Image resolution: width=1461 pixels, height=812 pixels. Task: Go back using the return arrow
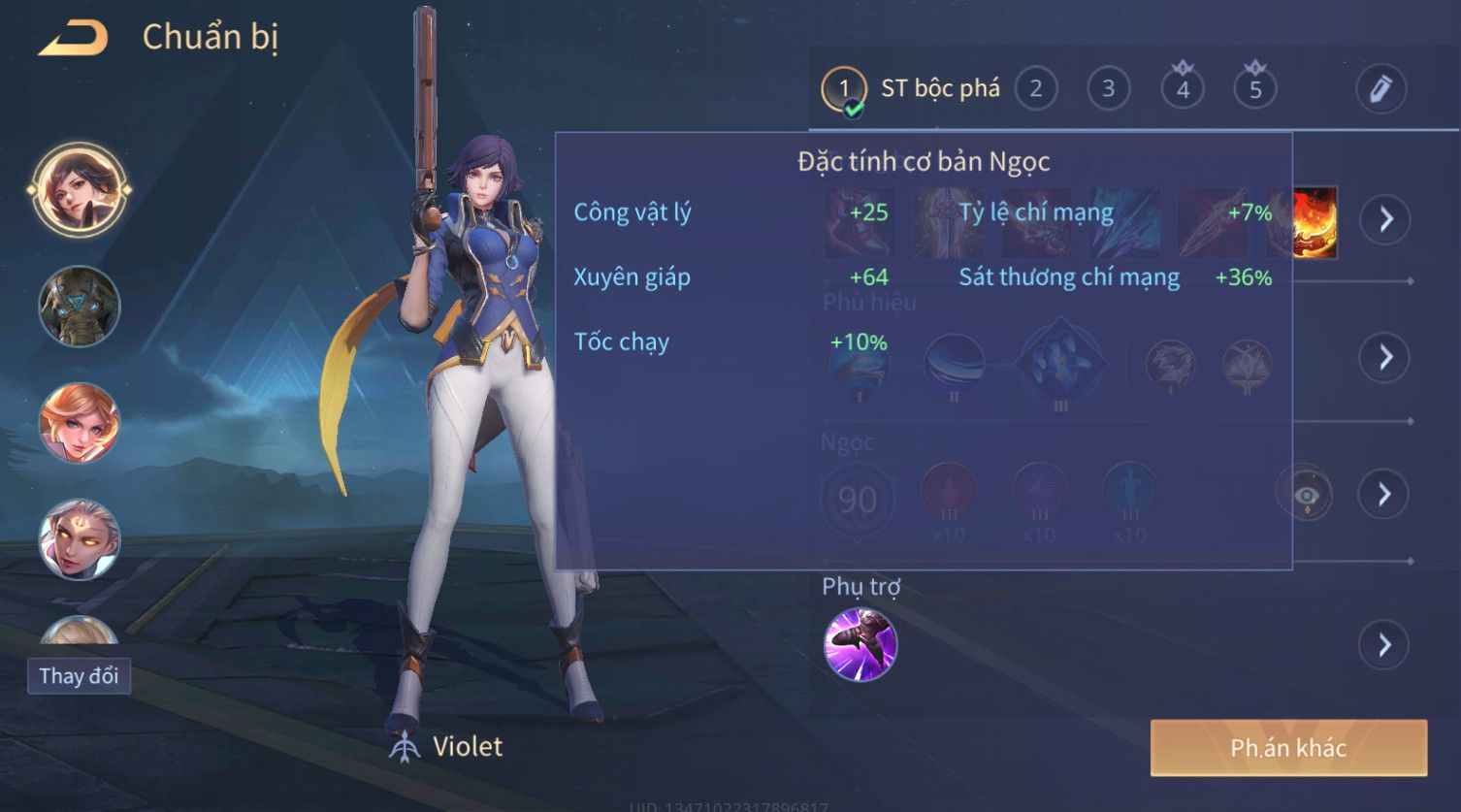click(x=73, y=39)
